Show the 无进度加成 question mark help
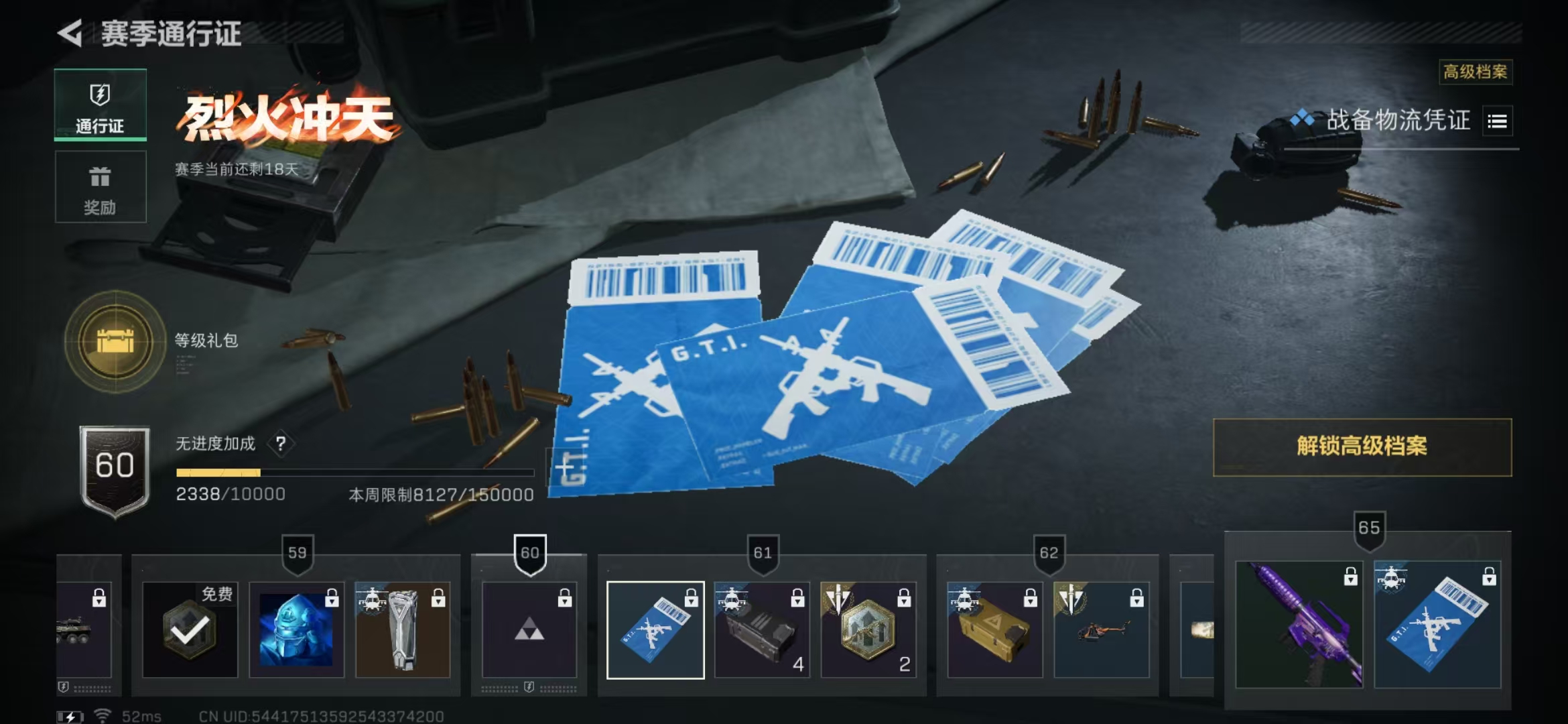 [281, 443]
